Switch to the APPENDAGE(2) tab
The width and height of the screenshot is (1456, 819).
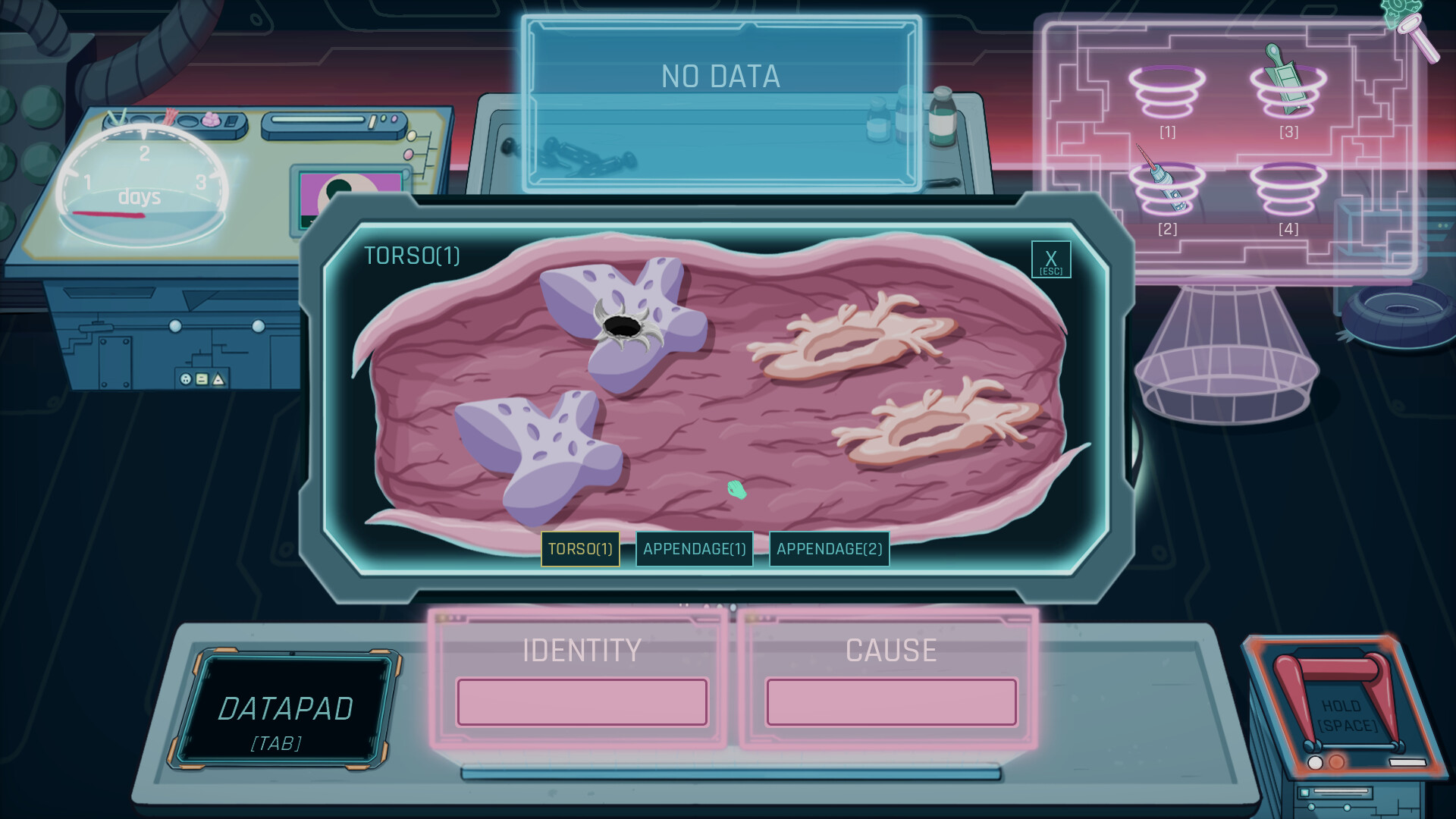[x=829, y=548]
